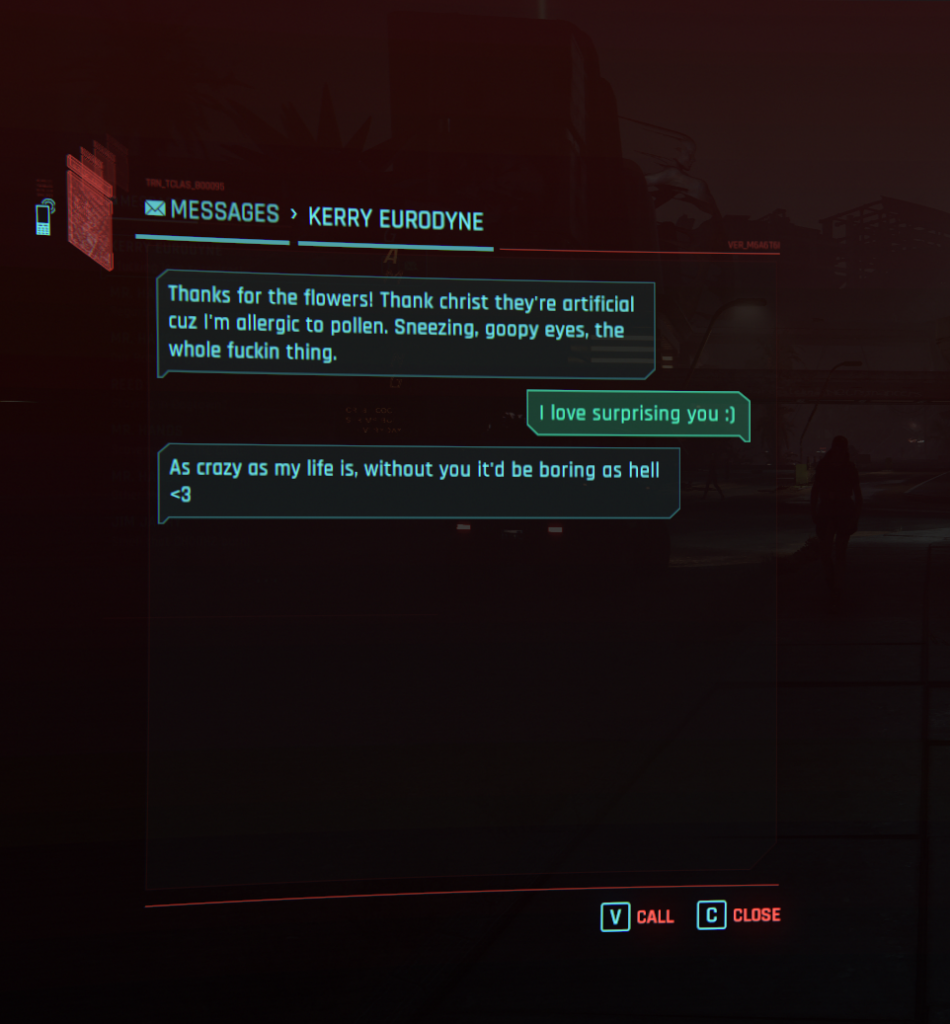Close the messages window
950x1024 pixels.
(x=739, y=915)
